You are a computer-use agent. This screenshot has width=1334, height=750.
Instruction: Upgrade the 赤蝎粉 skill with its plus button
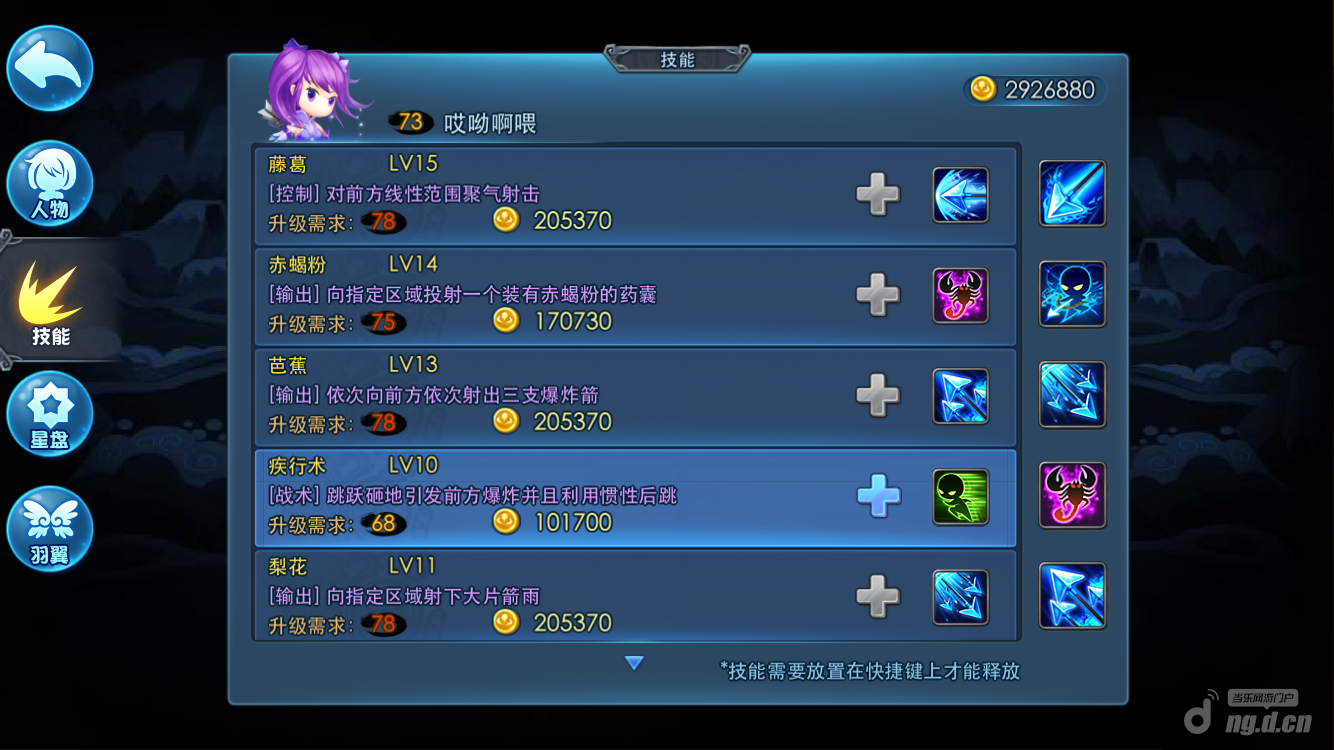pyautogui.click(x=878, y=295)
